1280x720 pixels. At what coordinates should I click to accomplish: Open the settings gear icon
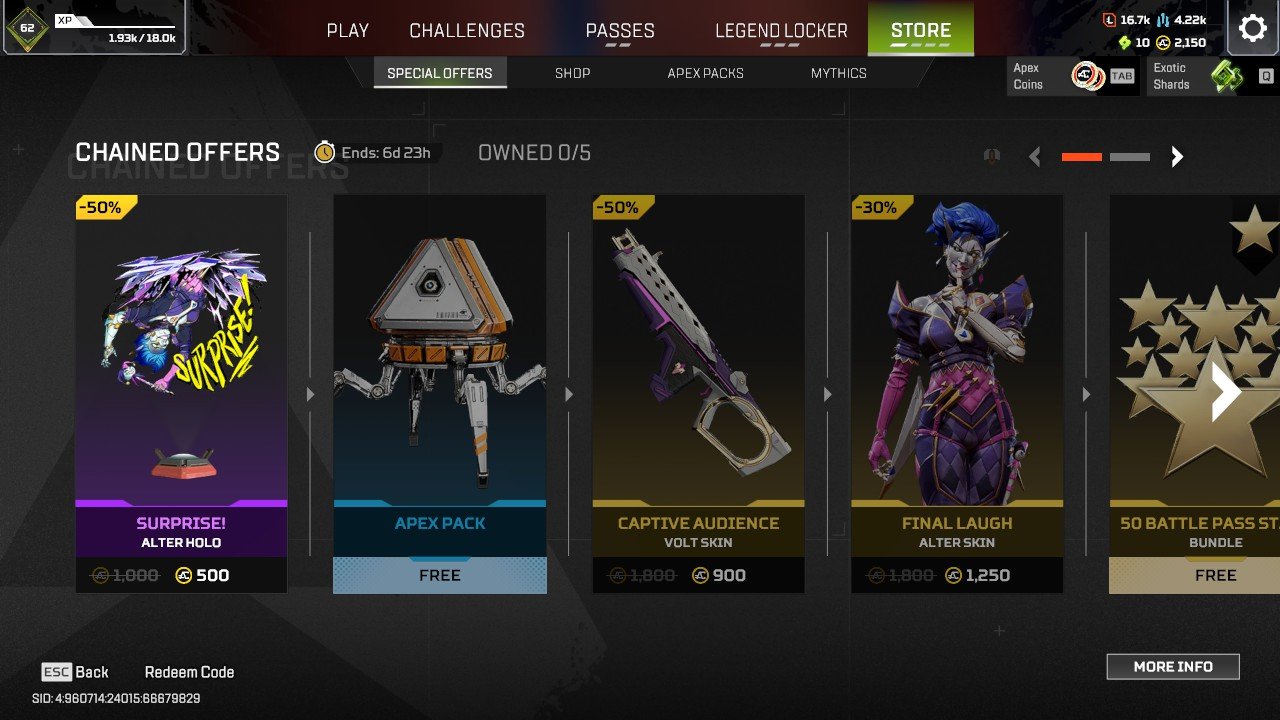(x=1253, y=28)
